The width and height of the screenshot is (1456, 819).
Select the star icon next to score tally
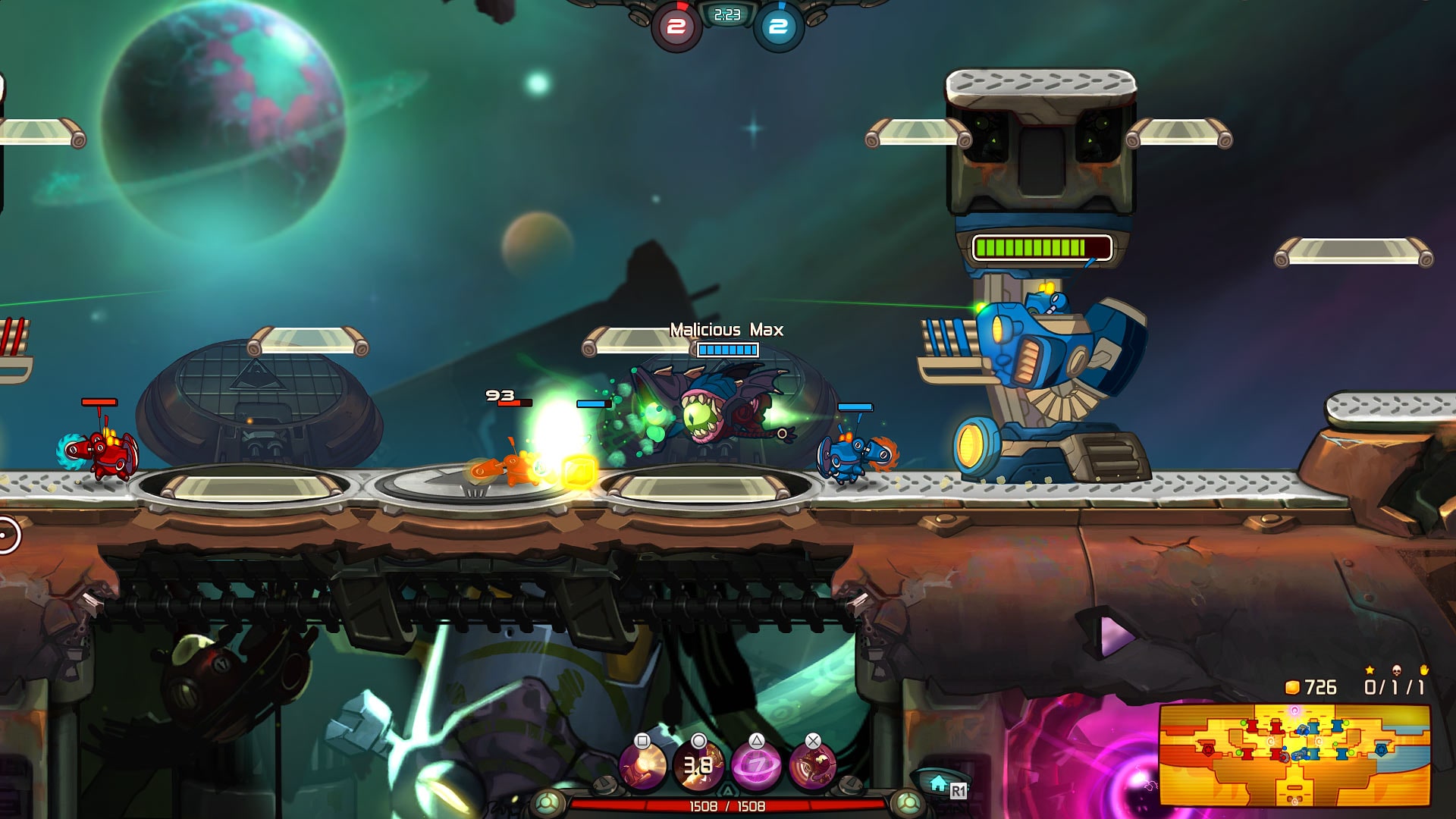point(1370,670)
